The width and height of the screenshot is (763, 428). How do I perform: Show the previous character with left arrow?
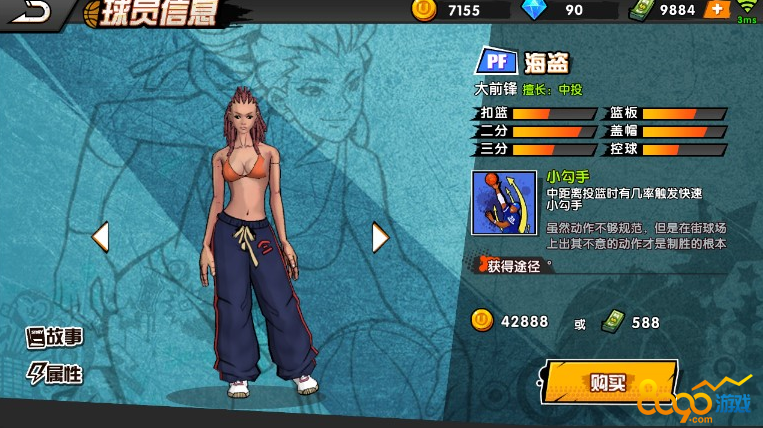[100, 237]
